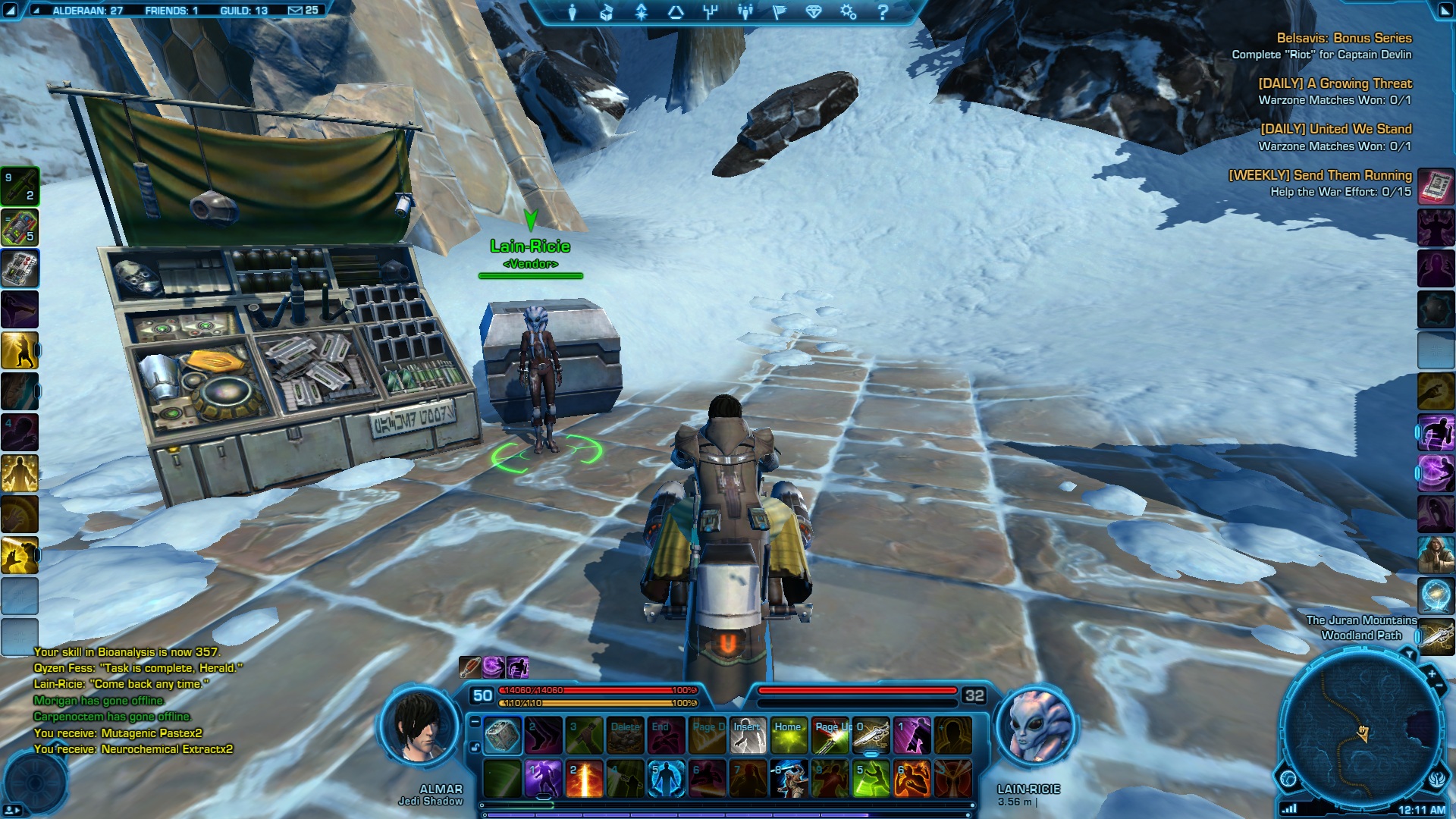This screenshot has height=819, width=1456.
Task: Open the social group icon in top menu
Action: [x=745, y=12]
